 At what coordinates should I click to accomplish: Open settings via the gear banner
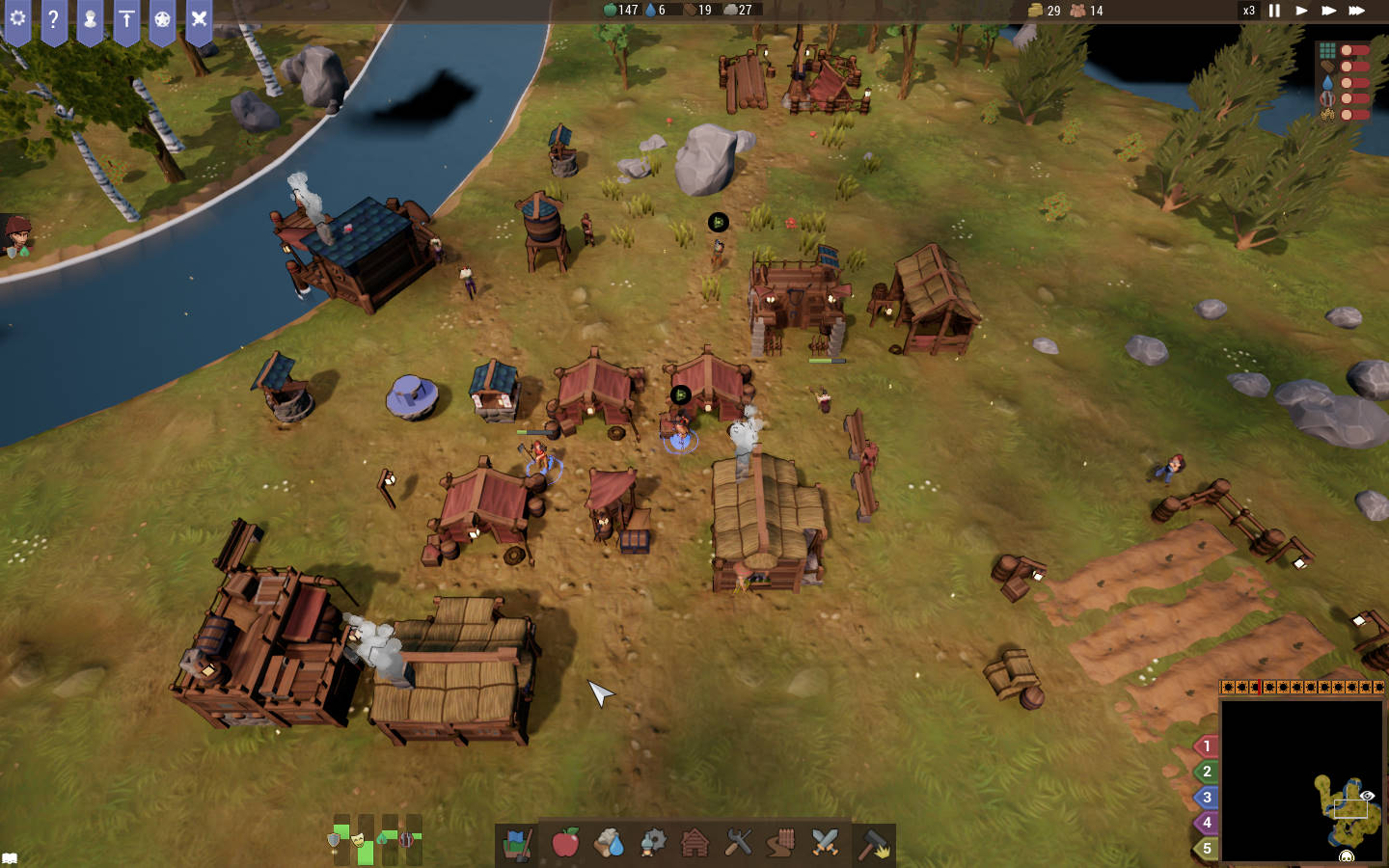[x=17, y=19]
